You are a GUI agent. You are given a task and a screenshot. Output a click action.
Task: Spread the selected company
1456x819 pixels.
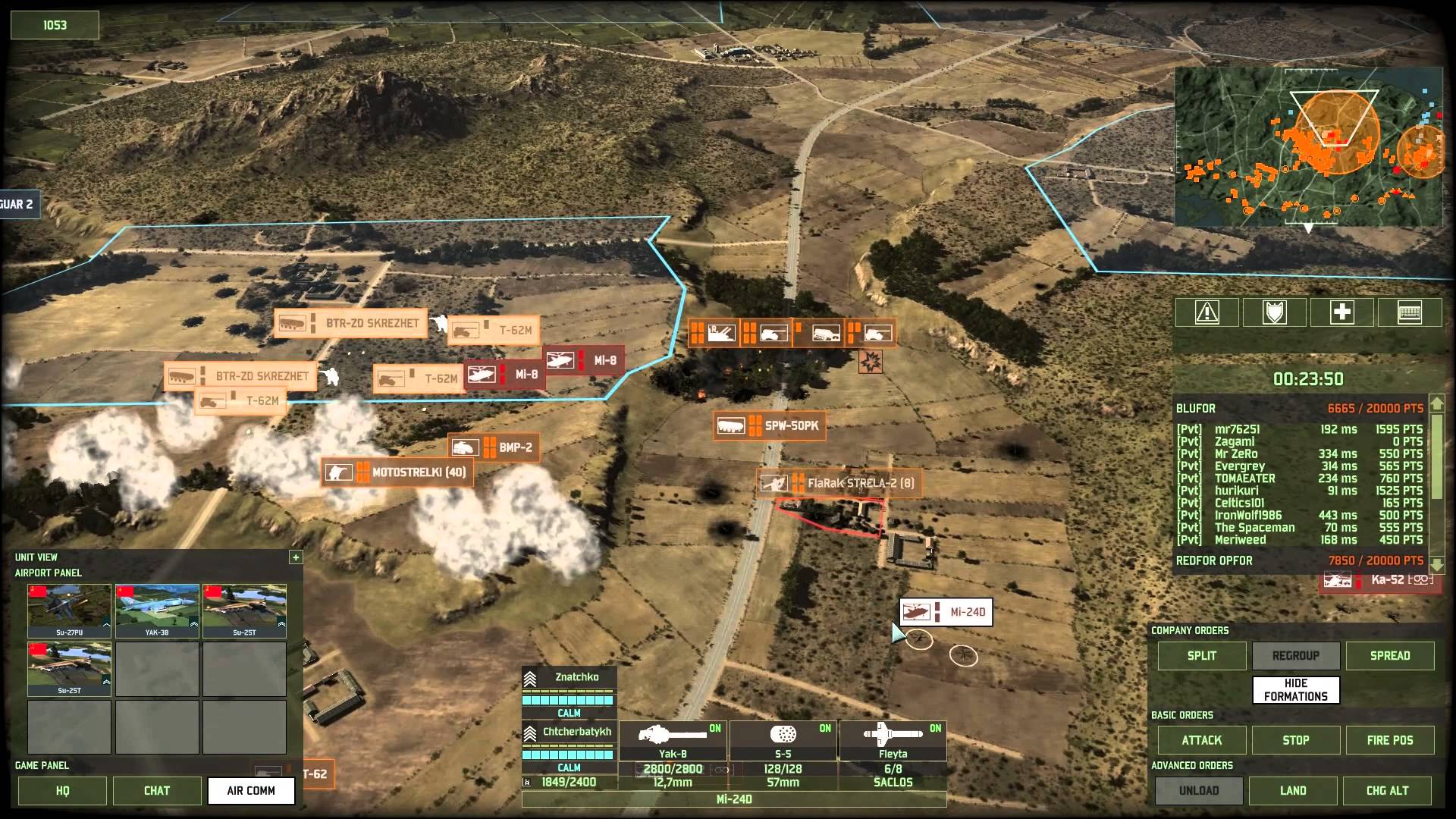pyautogui.click(x=1389, y=656)
